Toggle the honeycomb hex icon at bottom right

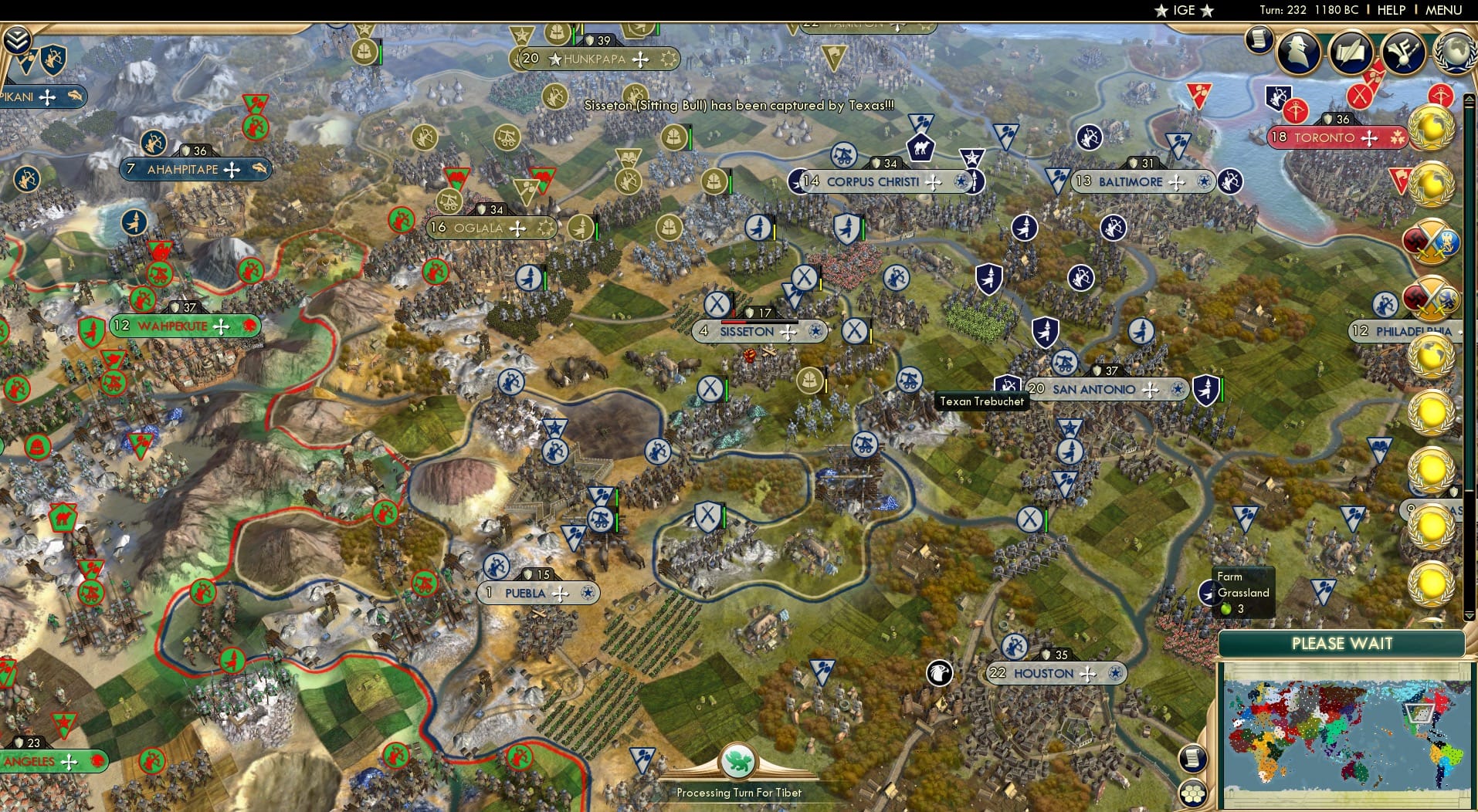click(x=1193, y=793)
